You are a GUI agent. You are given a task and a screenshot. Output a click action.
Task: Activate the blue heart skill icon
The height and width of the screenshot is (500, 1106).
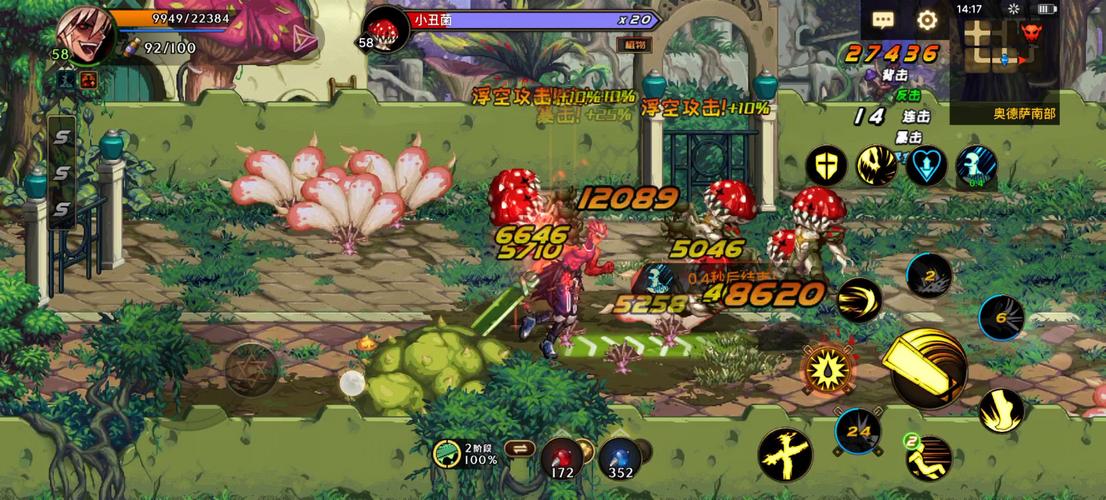pos(927,166)
